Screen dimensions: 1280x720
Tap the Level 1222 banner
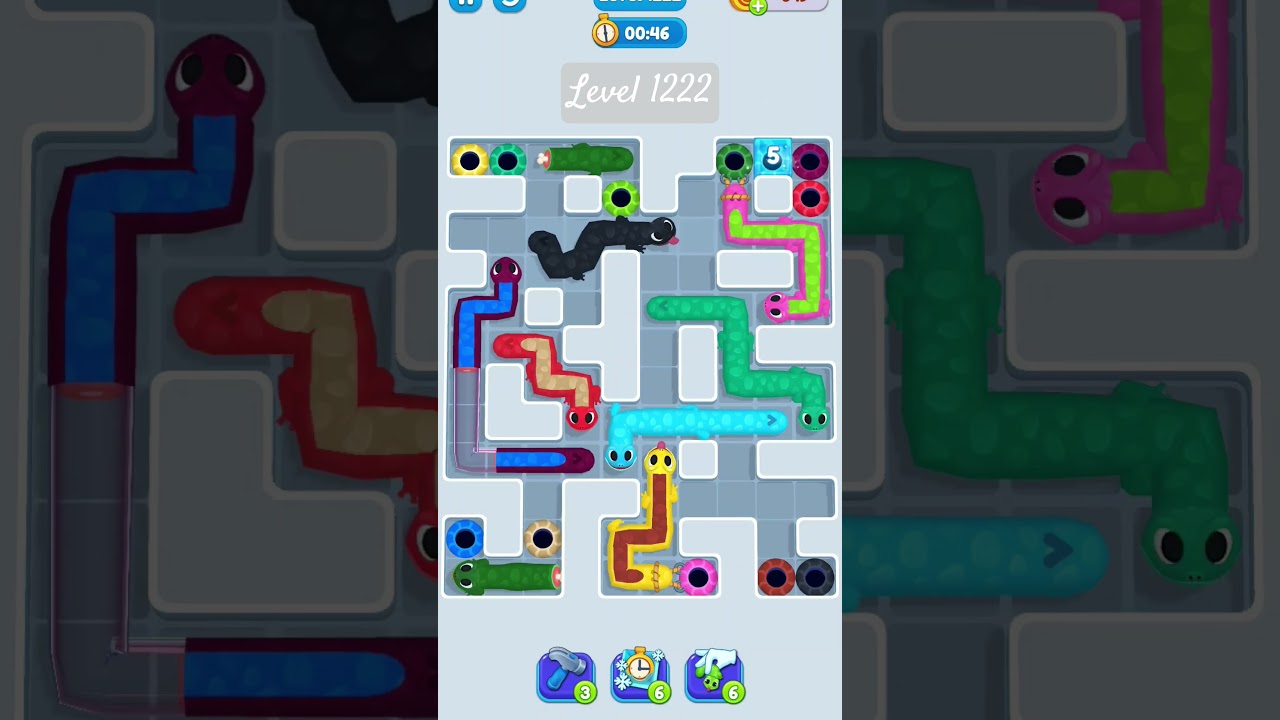(639, 92)
